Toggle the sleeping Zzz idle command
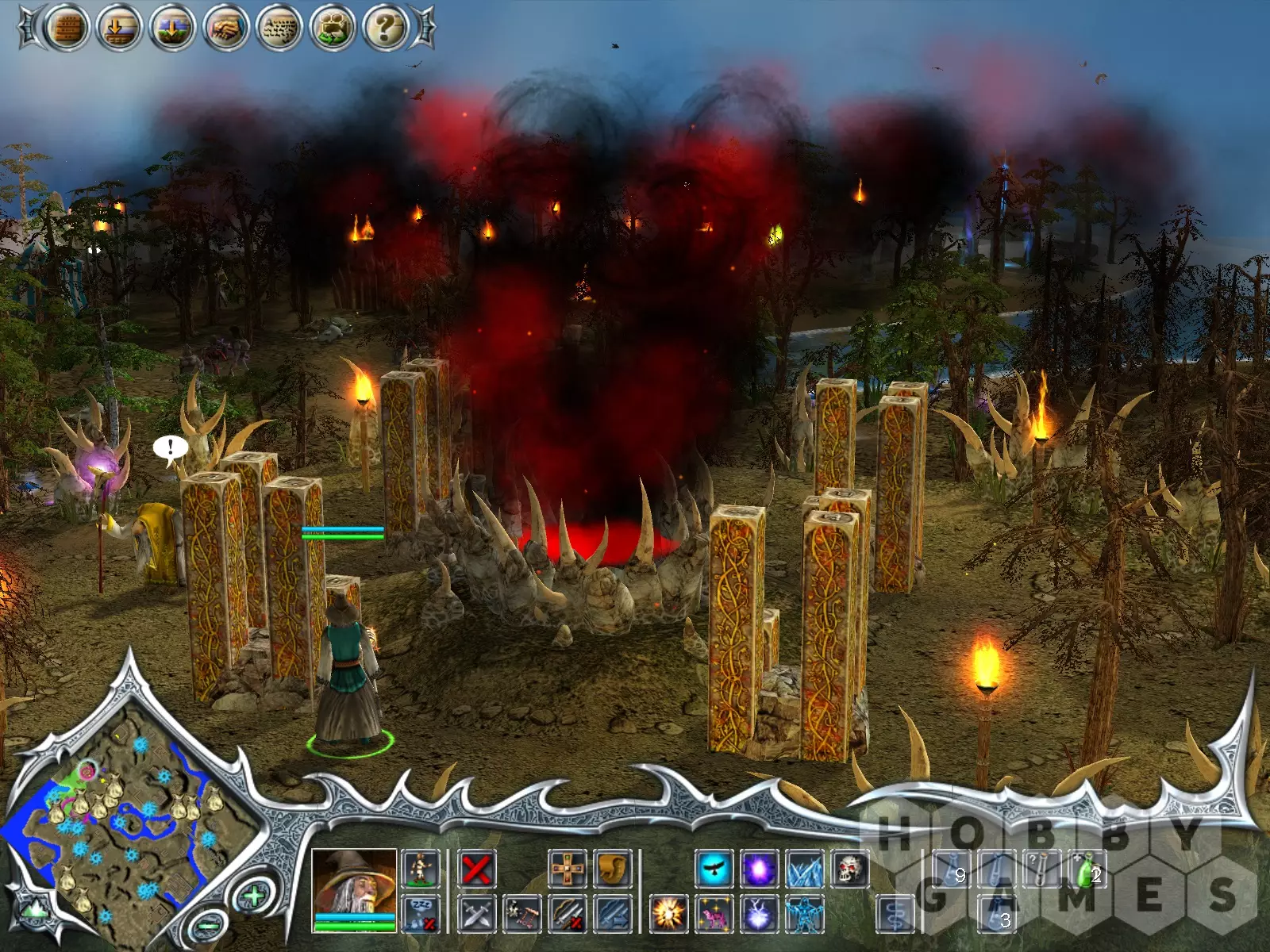Image resolution: width=1270 pixels, height=952 pixels. (421, 915)
